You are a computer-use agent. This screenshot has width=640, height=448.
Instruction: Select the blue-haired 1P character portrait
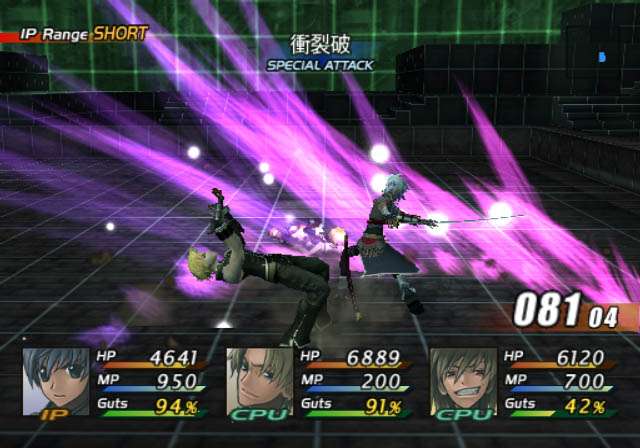(x=55, y=380)
